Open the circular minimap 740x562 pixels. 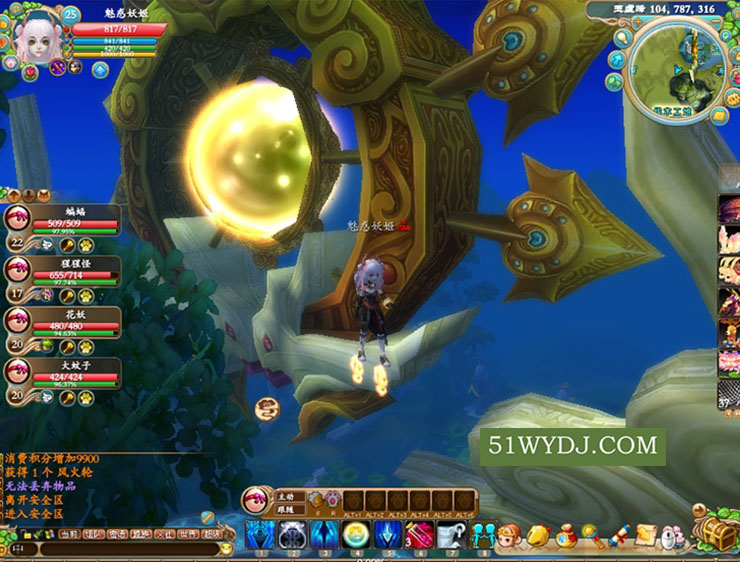point(678,68)
